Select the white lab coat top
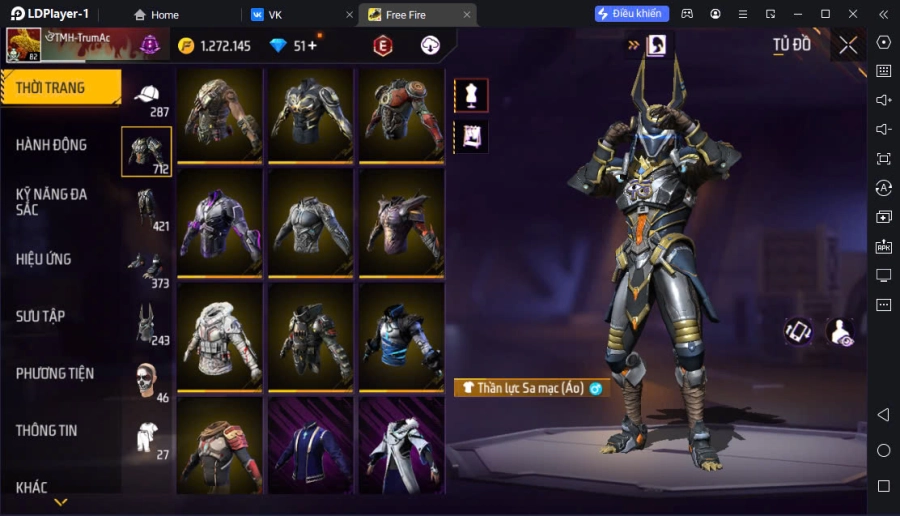This screenshot has width=900, height=516. pos(401,447)
